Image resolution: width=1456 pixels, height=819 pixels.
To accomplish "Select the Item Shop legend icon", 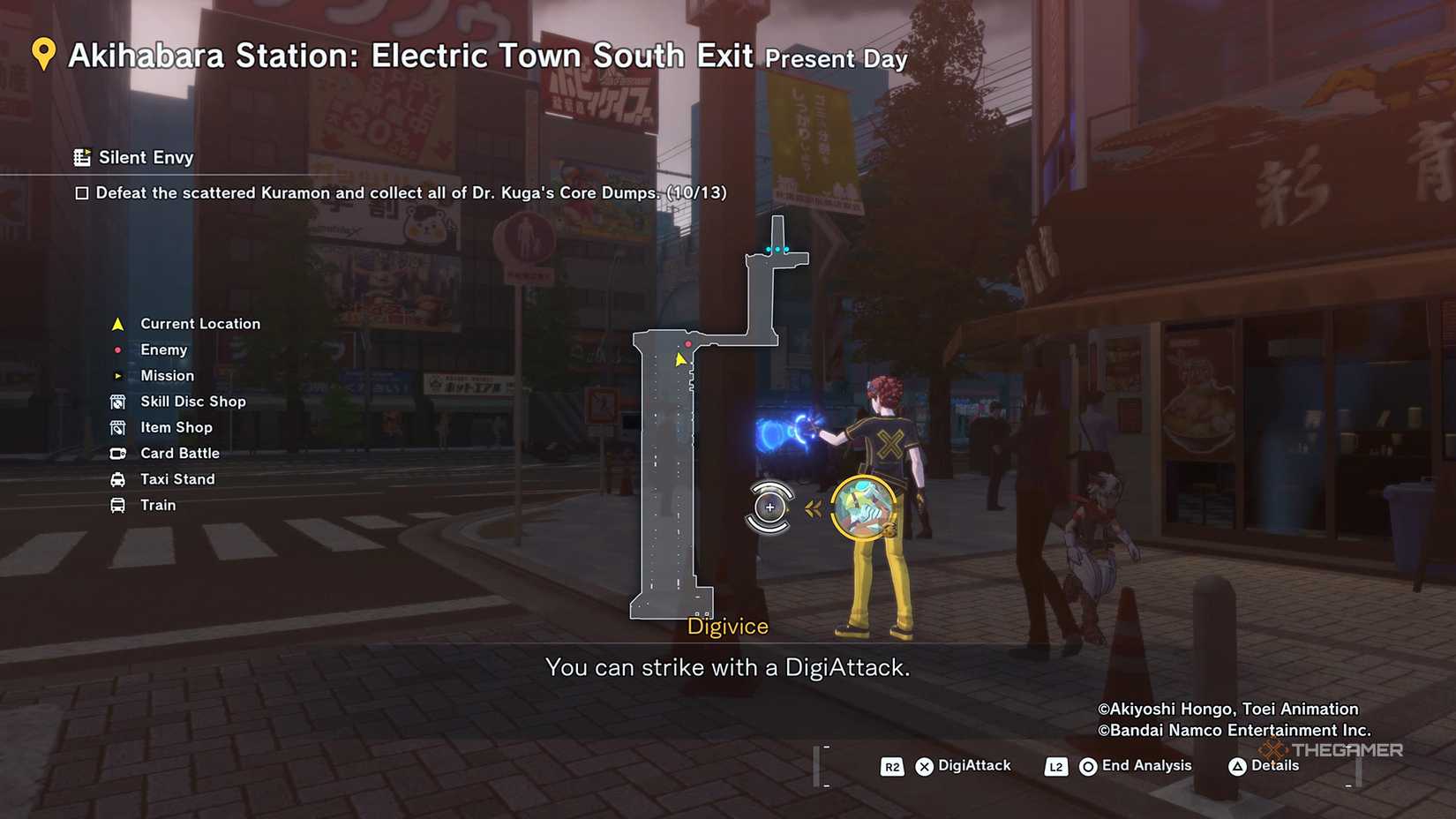I will click(117, 426).
